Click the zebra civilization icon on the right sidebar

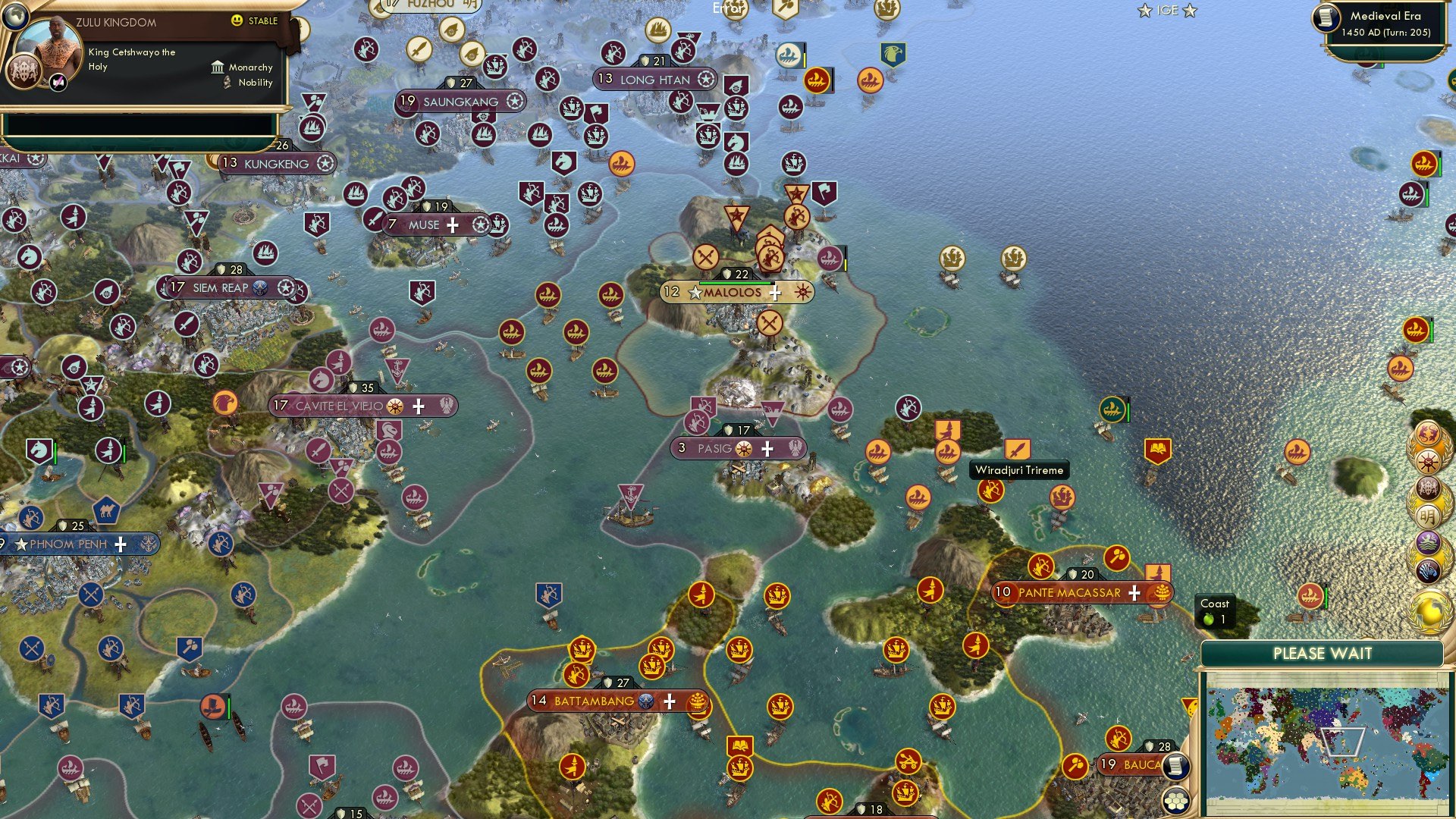(1428, 570)
